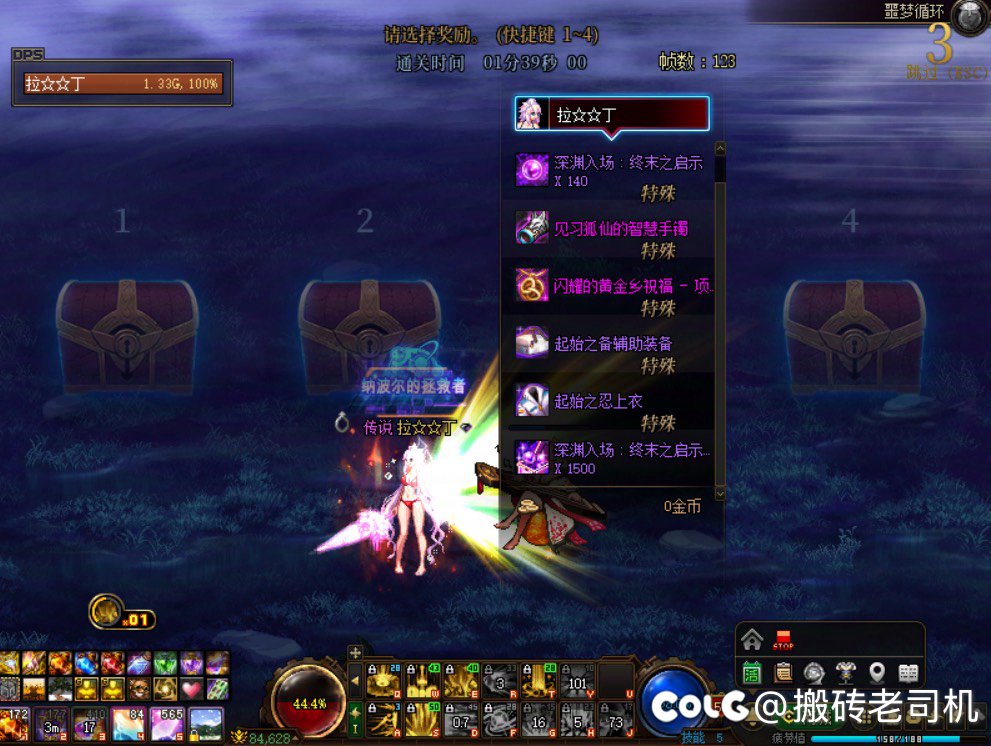The image size is (991, 746).
Task: Click the red STOP icon
Action: (x=784, y=640)
